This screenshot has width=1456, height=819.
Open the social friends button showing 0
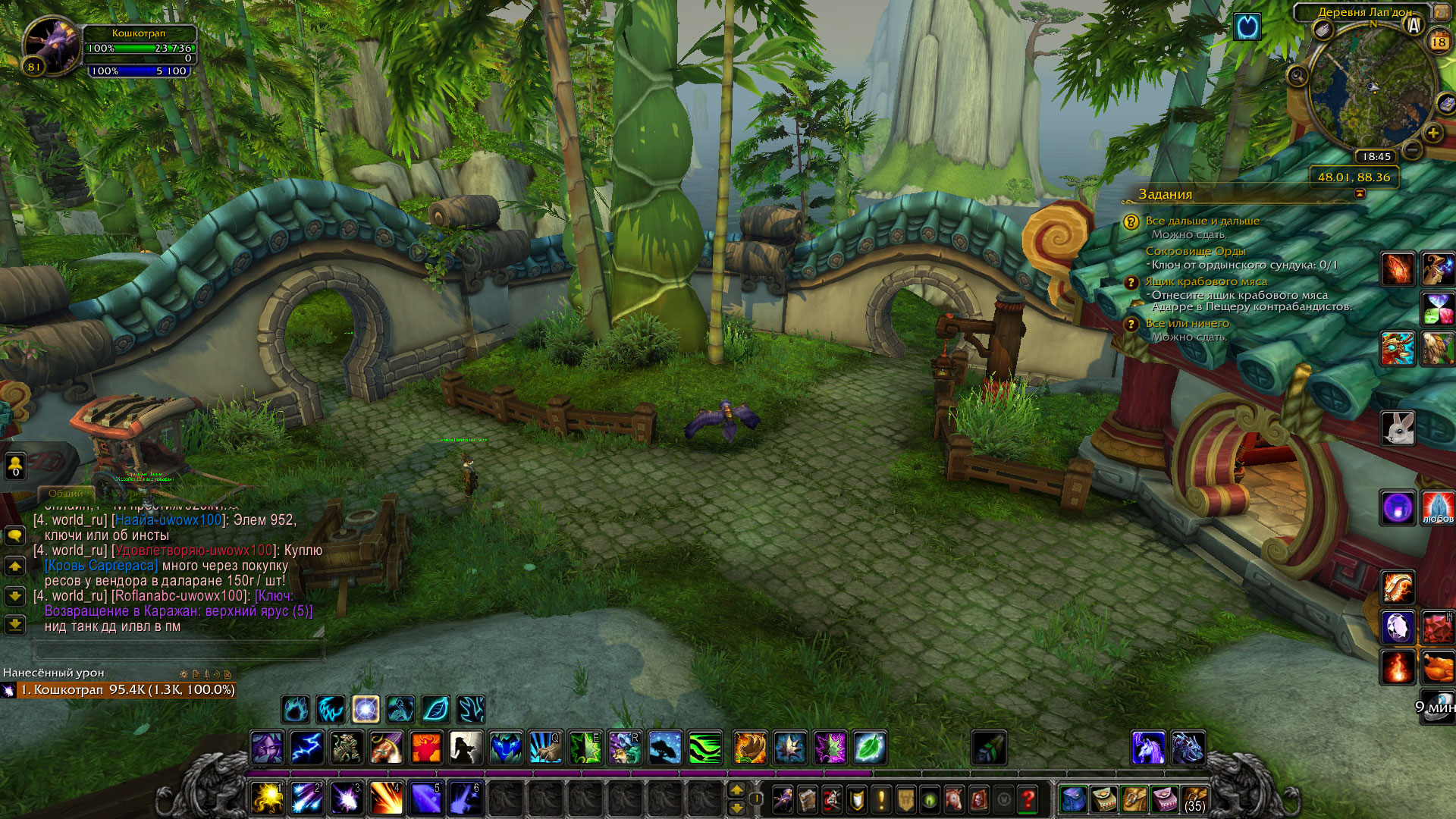(x=15, y=466)
